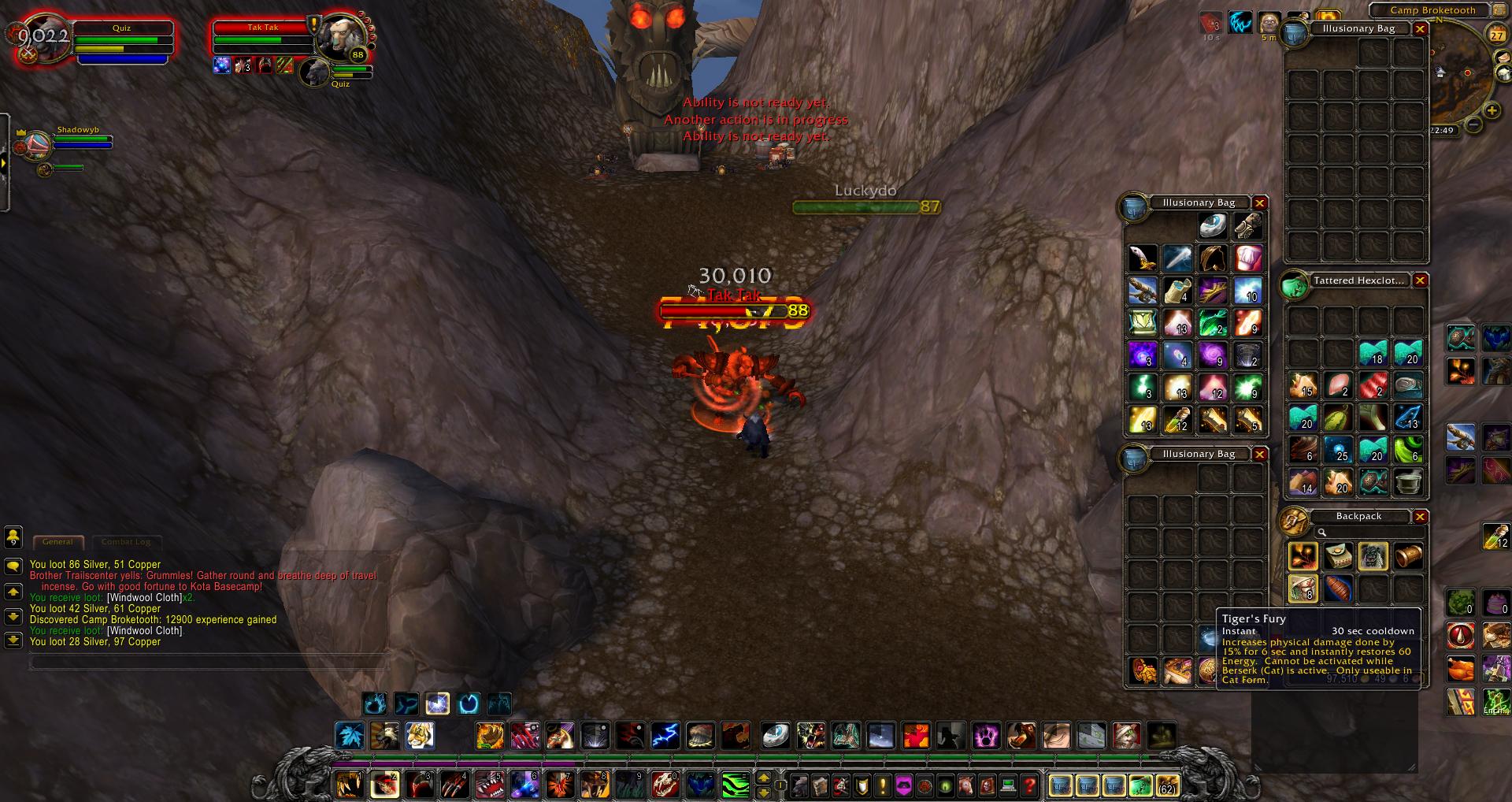The width and height of the screenshot is (1512, 802).
Task: Select party member Shadowyb's frame
Action: coord(79,142)
